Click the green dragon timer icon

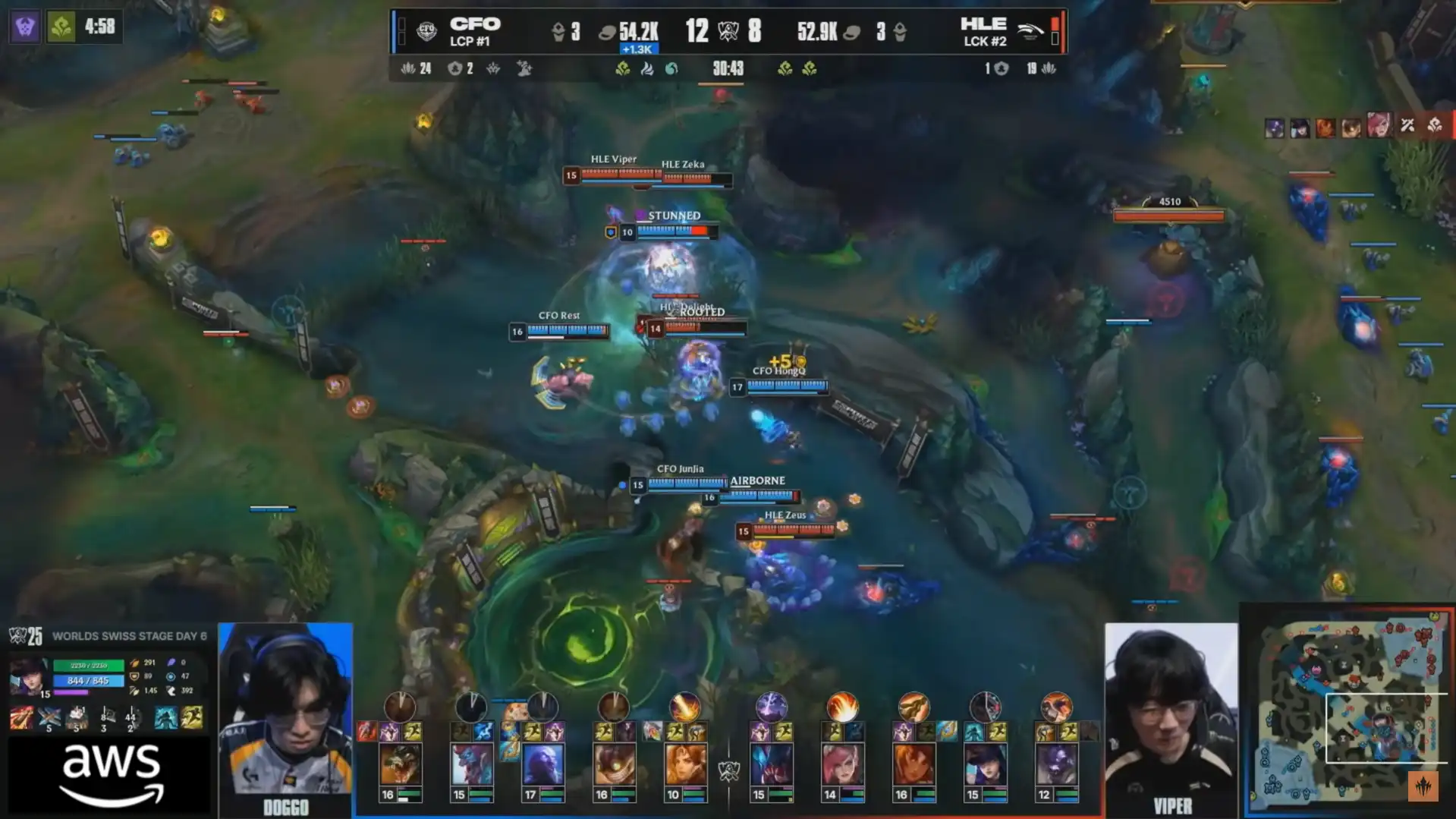pos(61,27)
